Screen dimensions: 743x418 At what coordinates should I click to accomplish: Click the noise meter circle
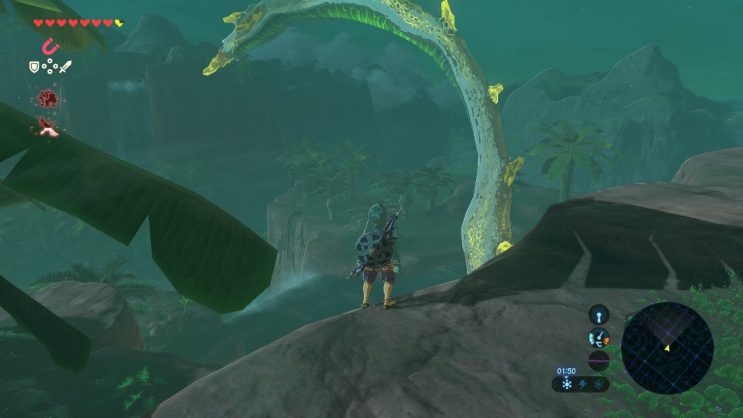click(x=599, y=361)
